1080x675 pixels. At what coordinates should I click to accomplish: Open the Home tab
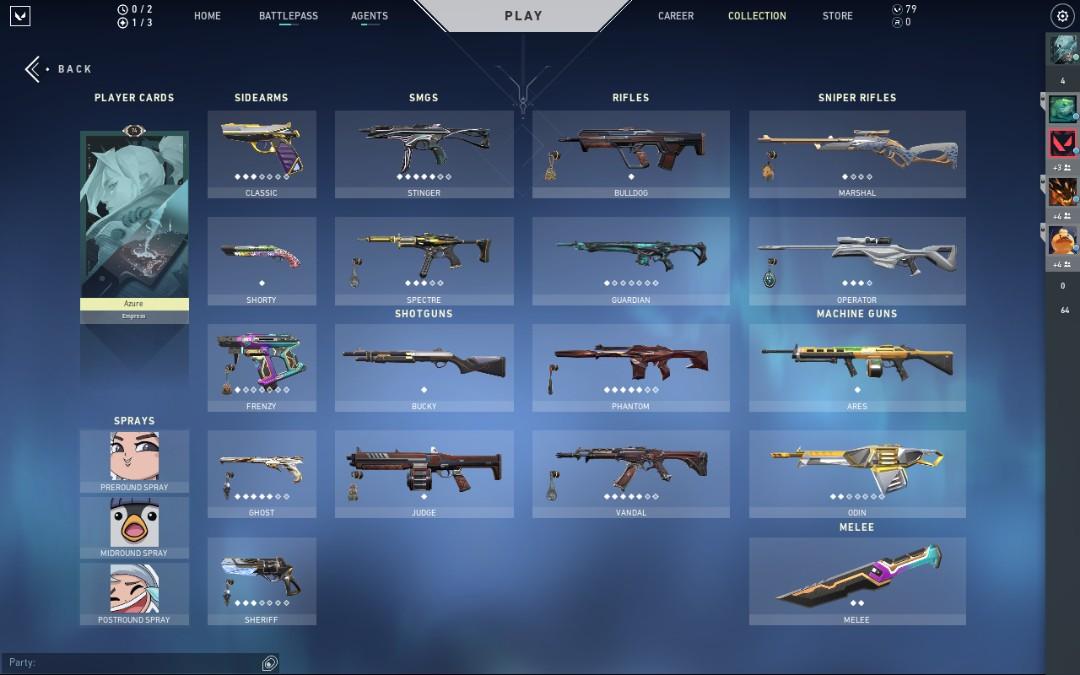[x=207, y=16]
